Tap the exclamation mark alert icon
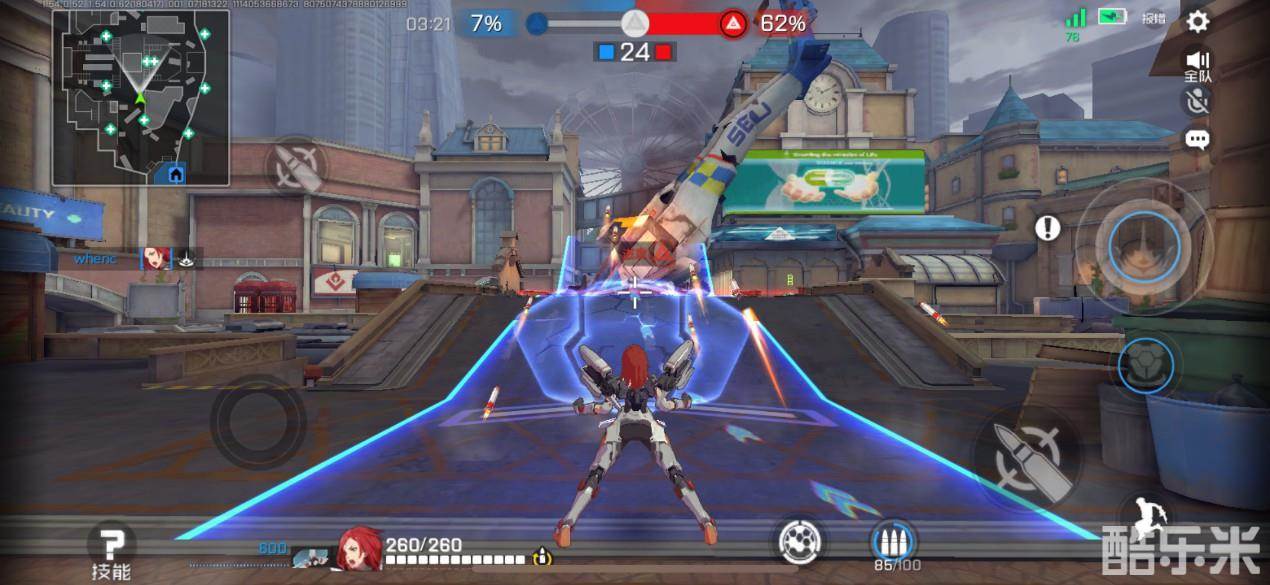The image size is (1270, 585). point(1047,228)
